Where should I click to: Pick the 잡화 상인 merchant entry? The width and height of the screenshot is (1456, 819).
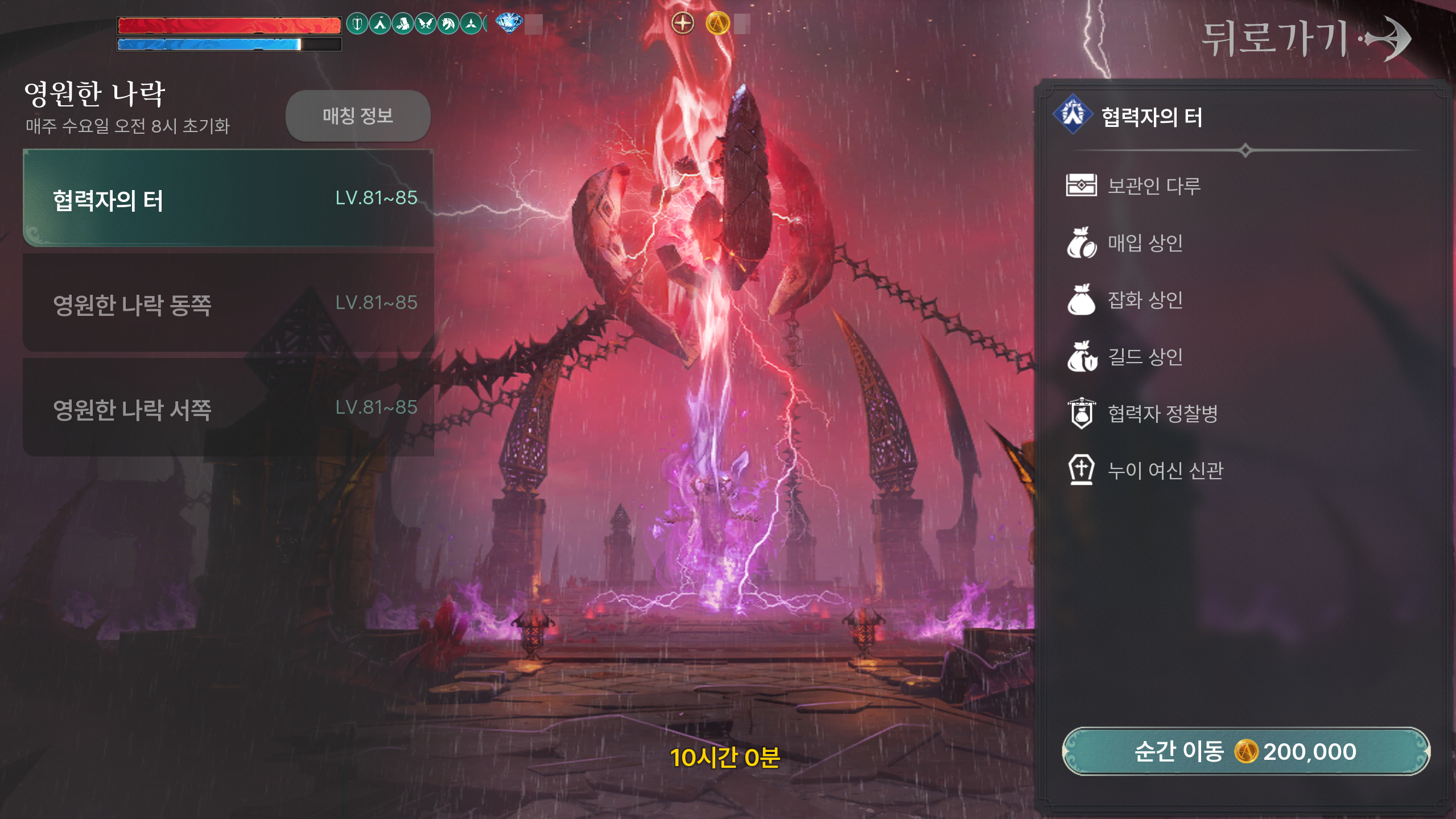pos(1145,300)
